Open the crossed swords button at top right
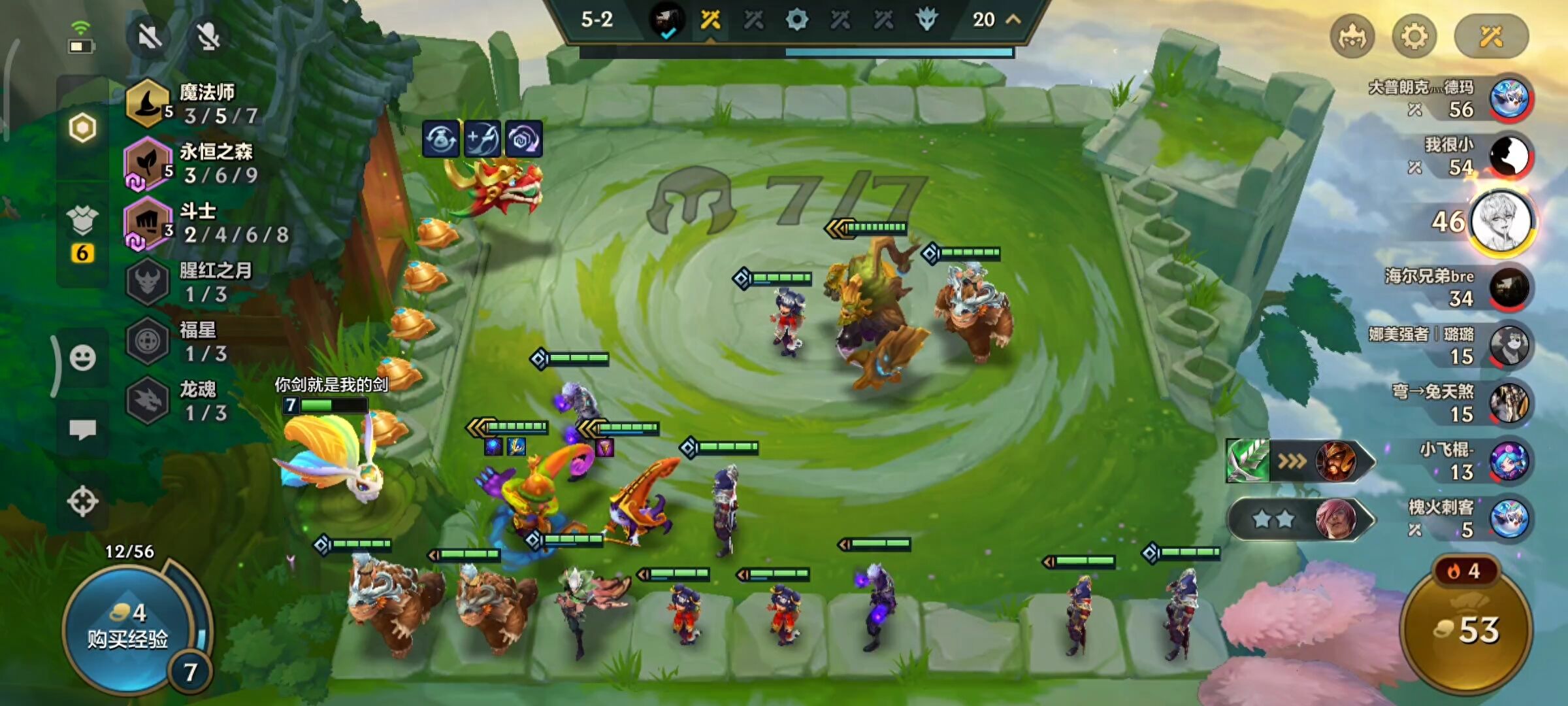Screen dimensions: 1568x706 (x=1491, y=37)
